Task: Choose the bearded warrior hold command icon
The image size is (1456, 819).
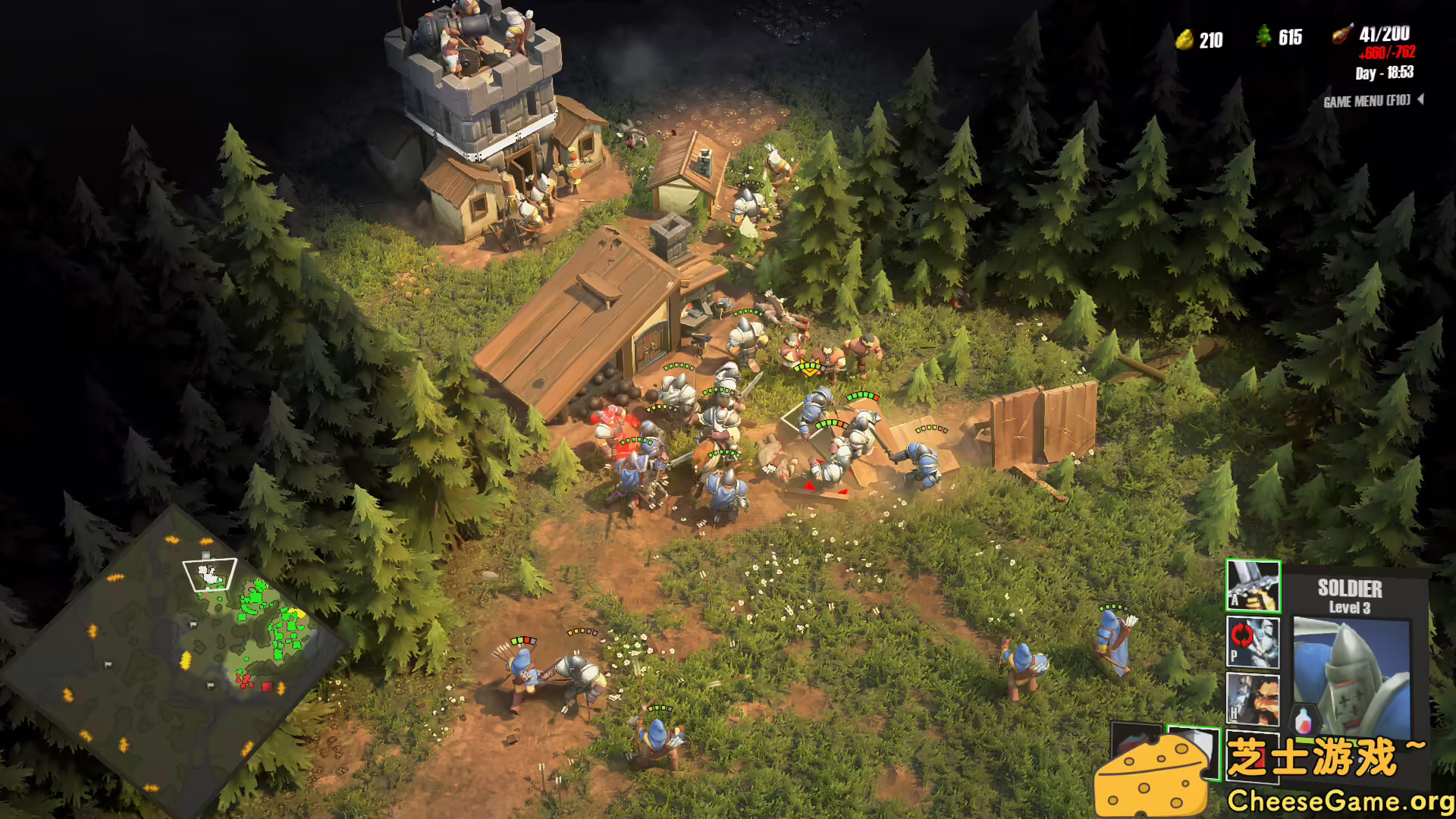Action: tap(1253, 698)
